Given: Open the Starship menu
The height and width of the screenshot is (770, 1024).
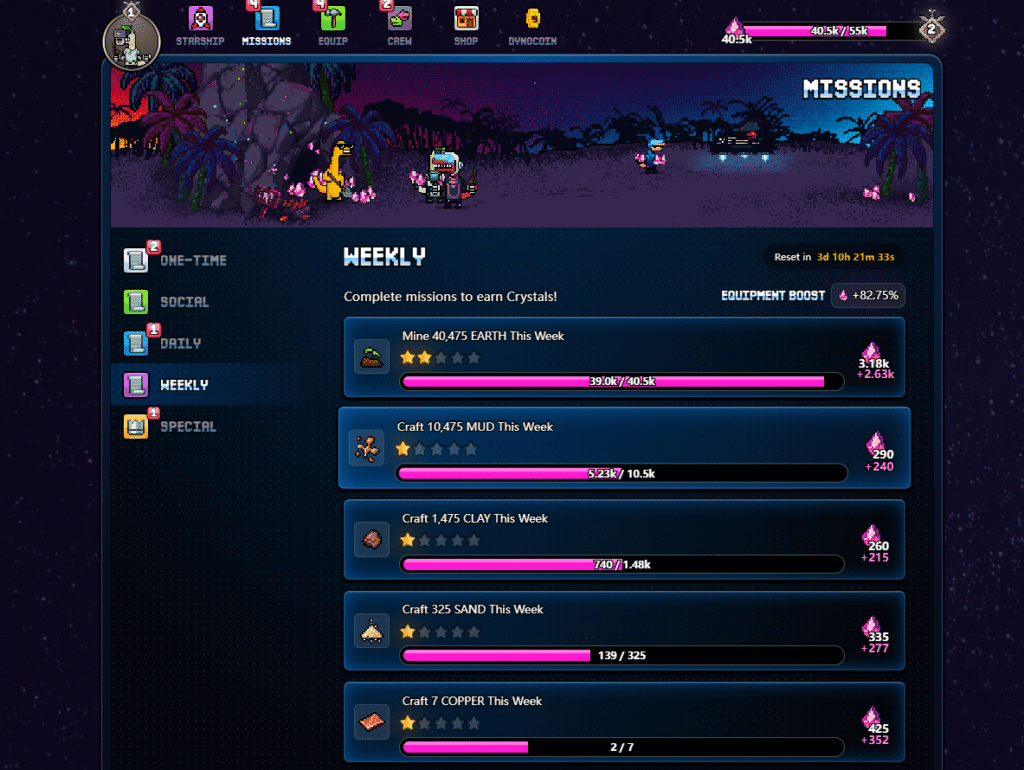Looking at the screenshot, I should click(x=200, y=27).
